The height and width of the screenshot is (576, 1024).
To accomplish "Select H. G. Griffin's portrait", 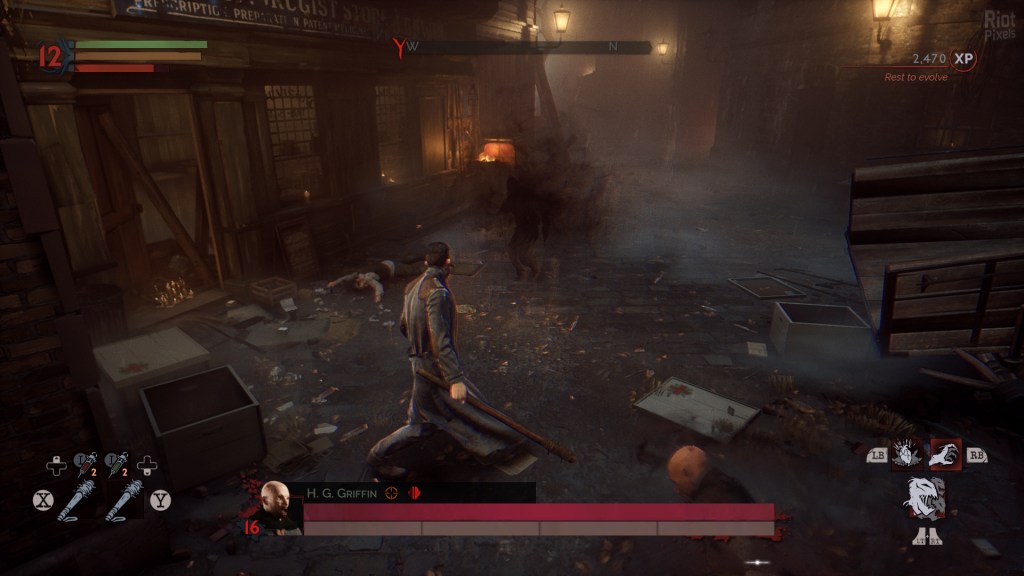I will pos(278,507).
